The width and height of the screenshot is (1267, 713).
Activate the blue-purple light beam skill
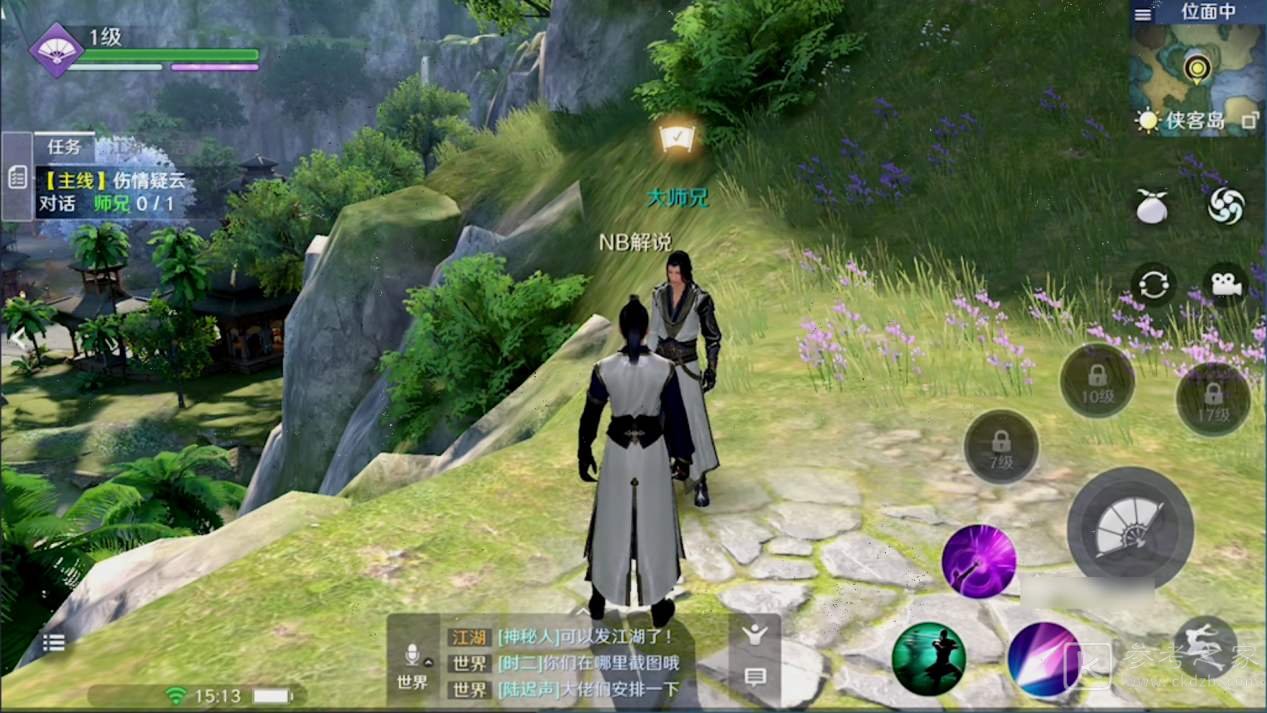pyautogui.click(x=1043, y=658)
